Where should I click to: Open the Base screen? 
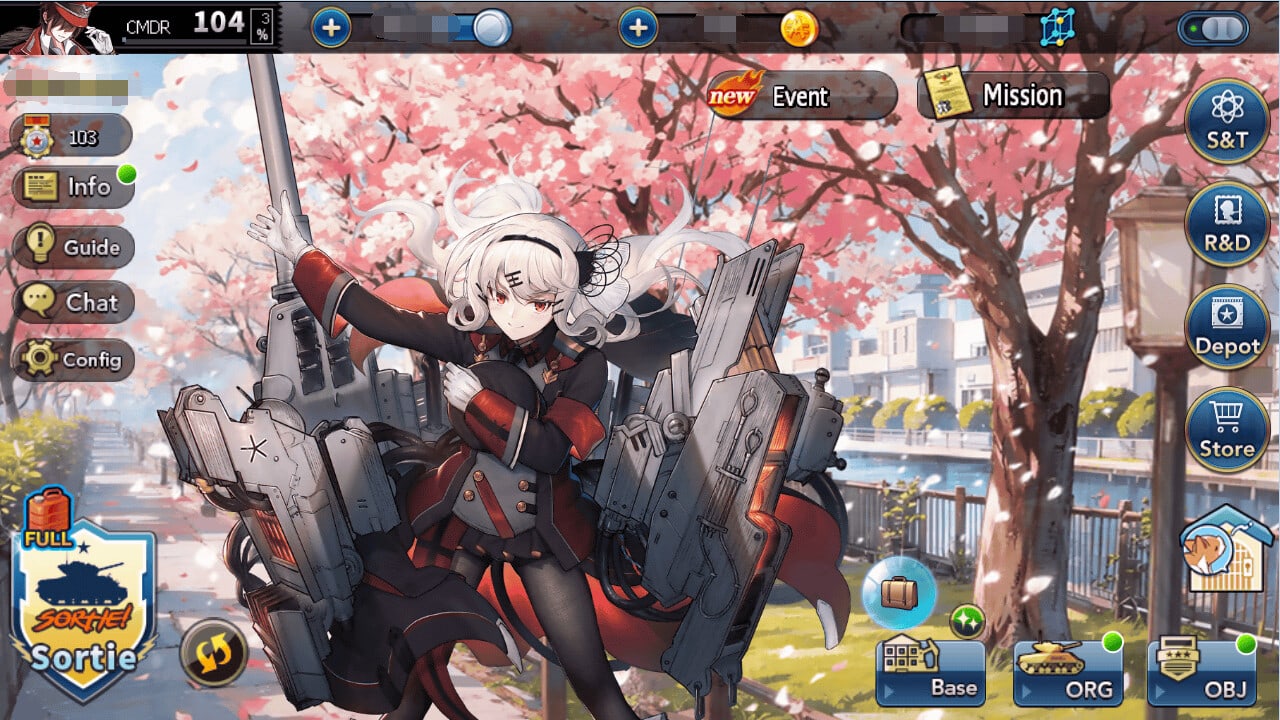click(930, 673)
